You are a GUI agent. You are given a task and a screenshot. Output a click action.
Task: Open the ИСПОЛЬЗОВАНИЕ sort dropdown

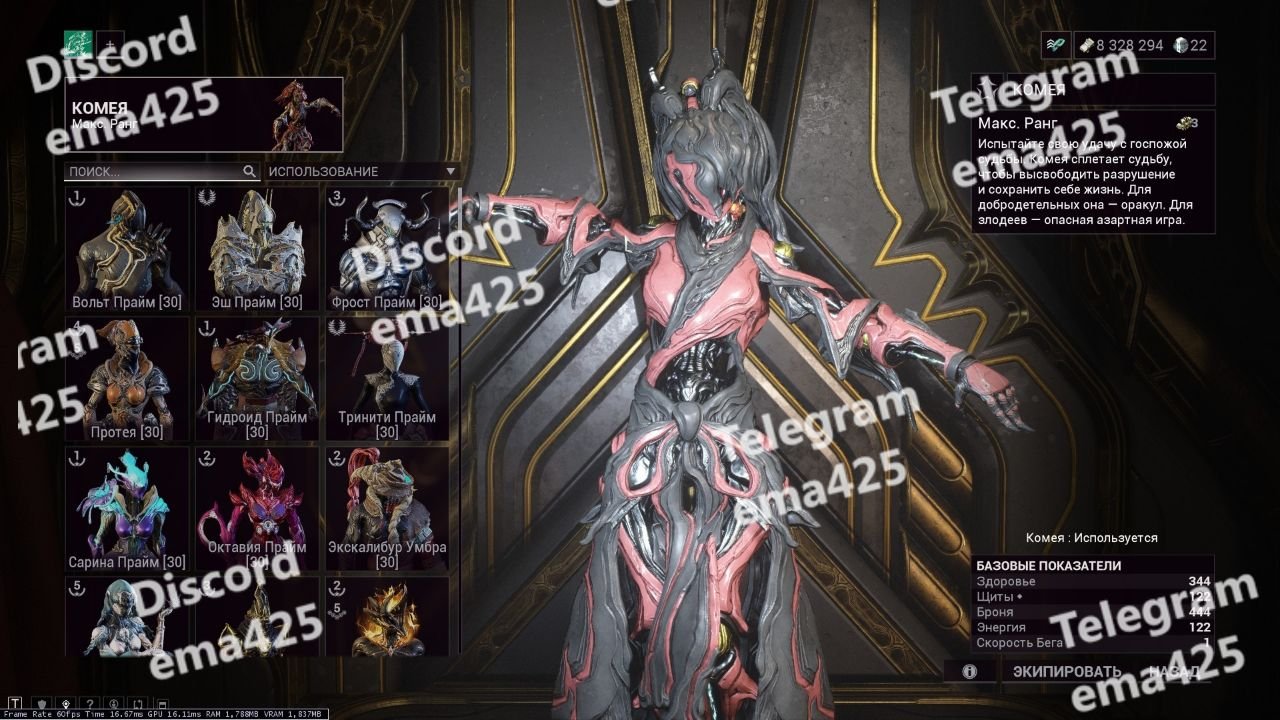point(361,172)
